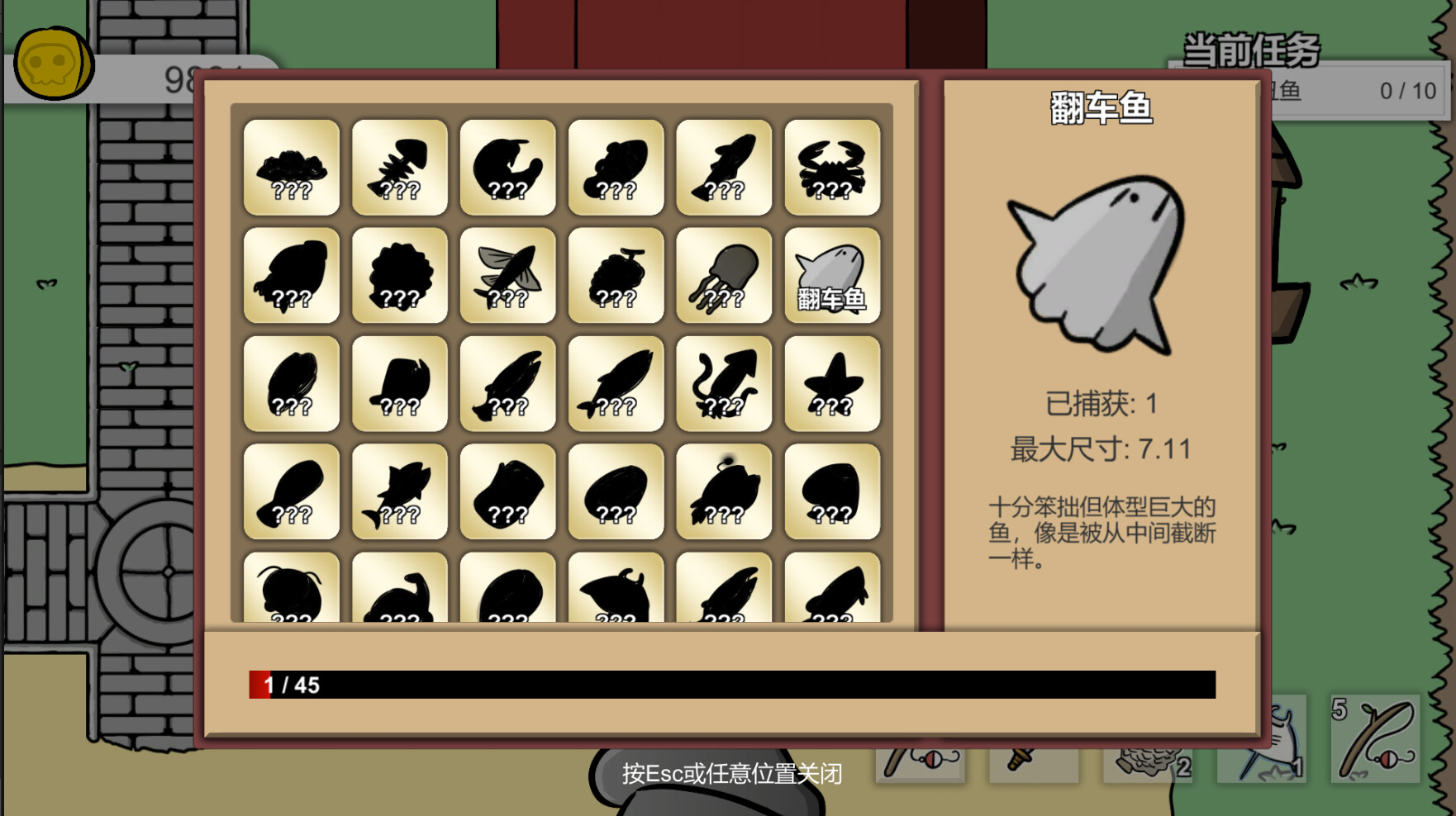Click the shrimp silhouette in the top row

tap(507, 165)
